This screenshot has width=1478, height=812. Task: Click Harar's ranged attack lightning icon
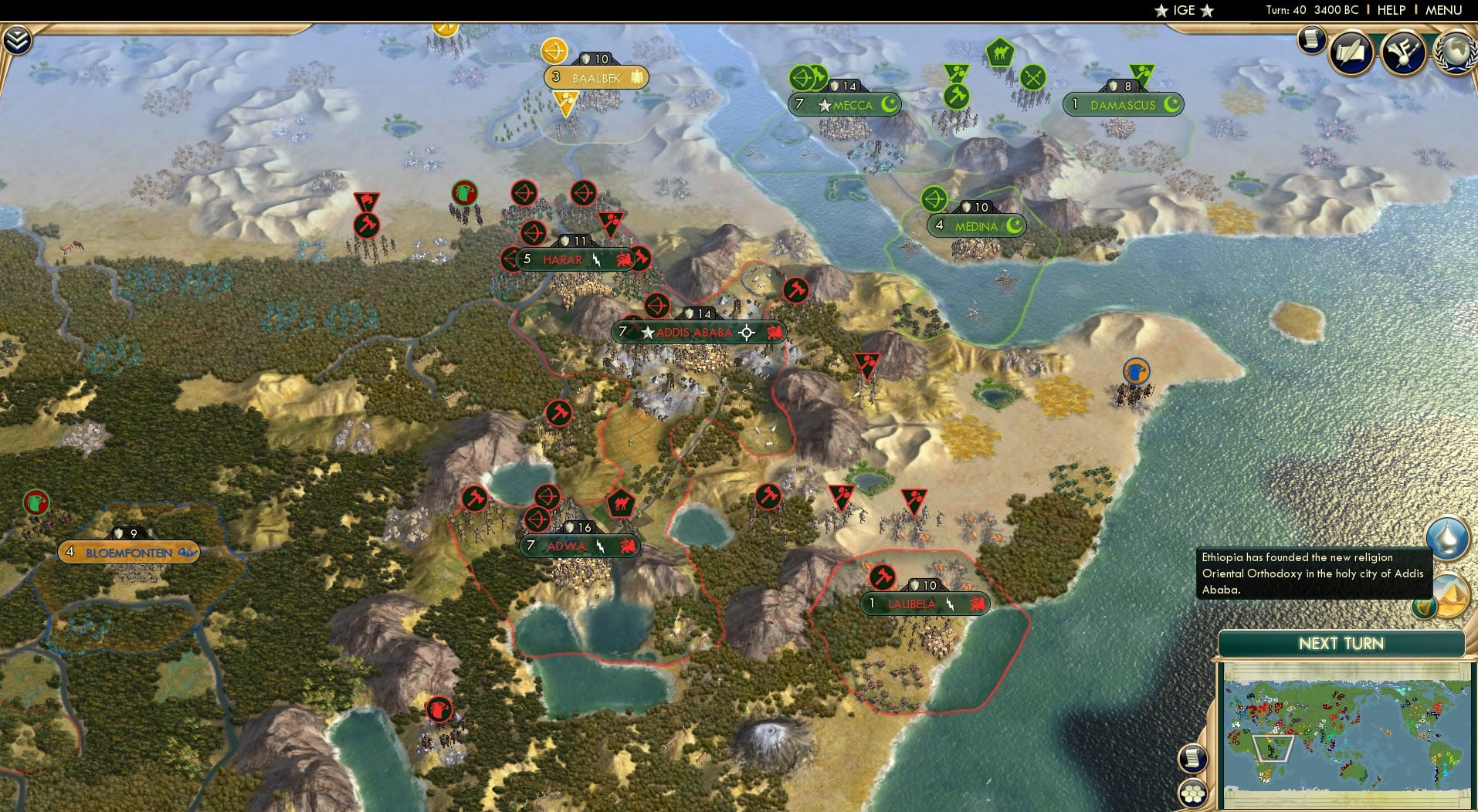click(x=595, y=260)
